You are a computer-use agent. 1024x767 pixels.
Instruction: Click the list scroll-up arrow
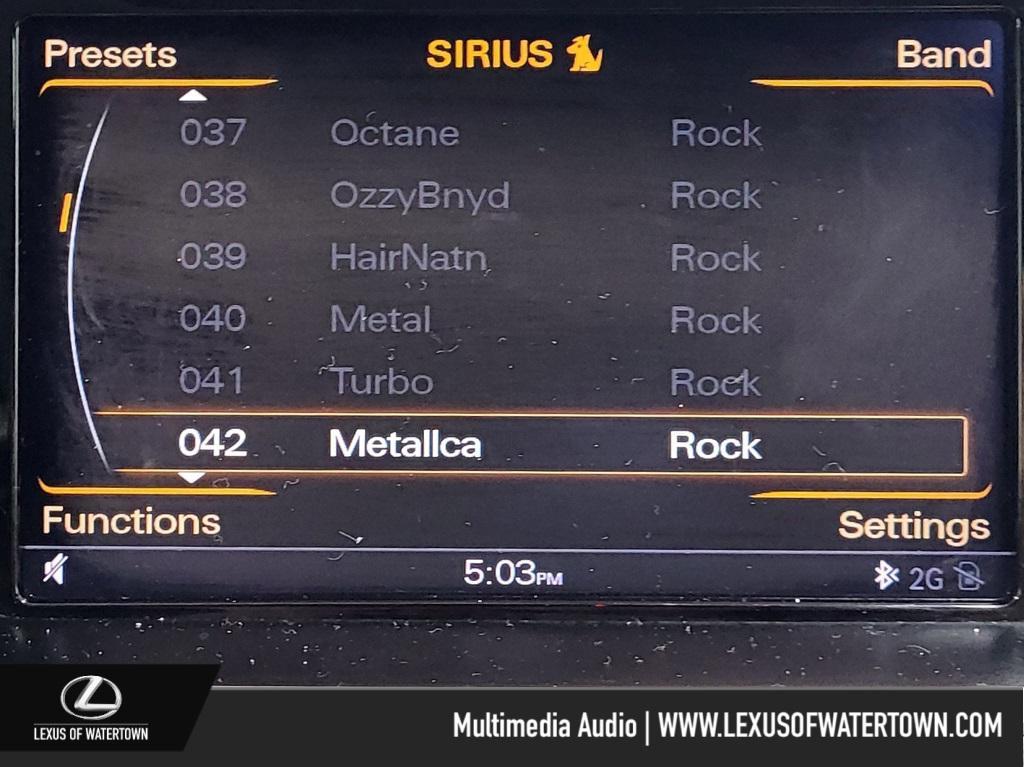(193, 96)
